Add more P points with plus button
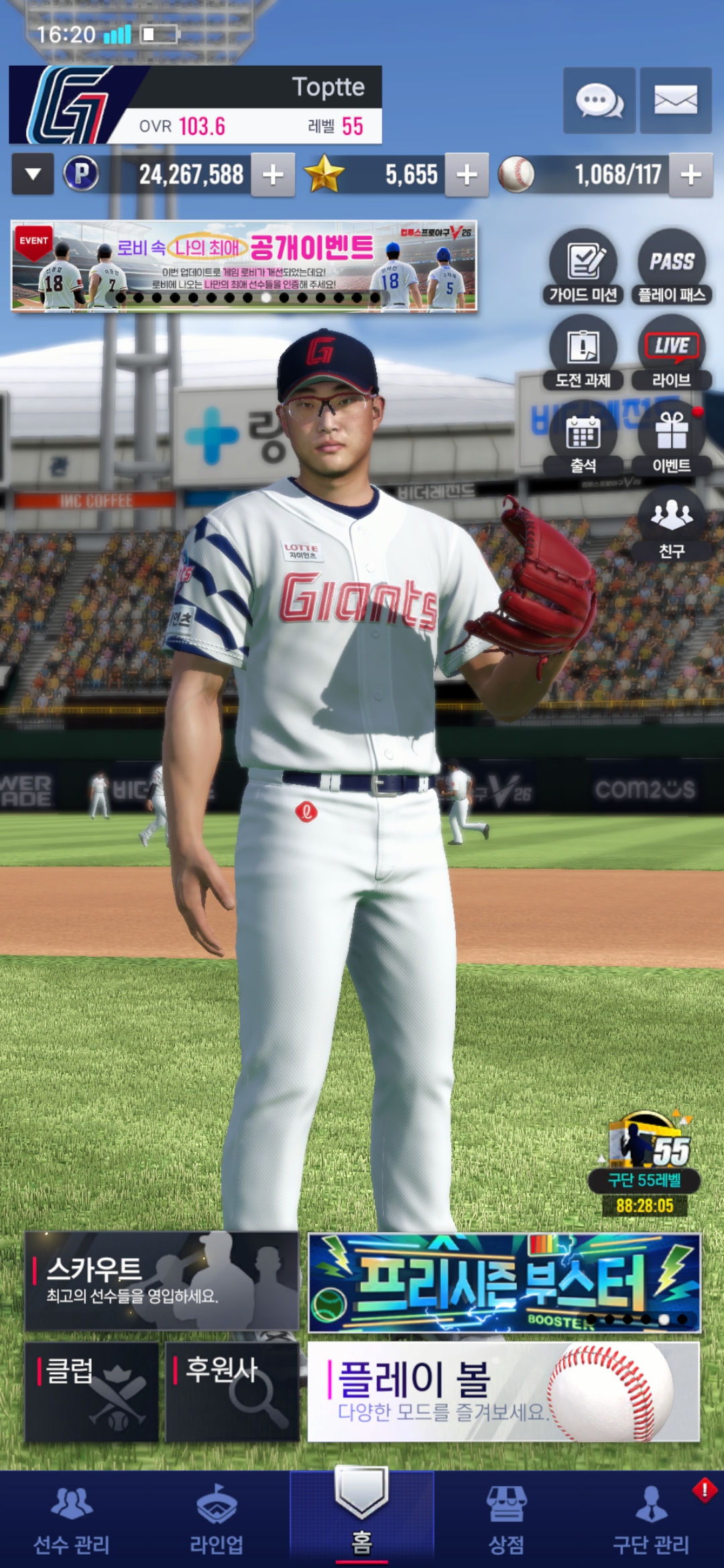The width and height of the screenshot is (724, 1568). pyautogui.click(x=273, y=175)
